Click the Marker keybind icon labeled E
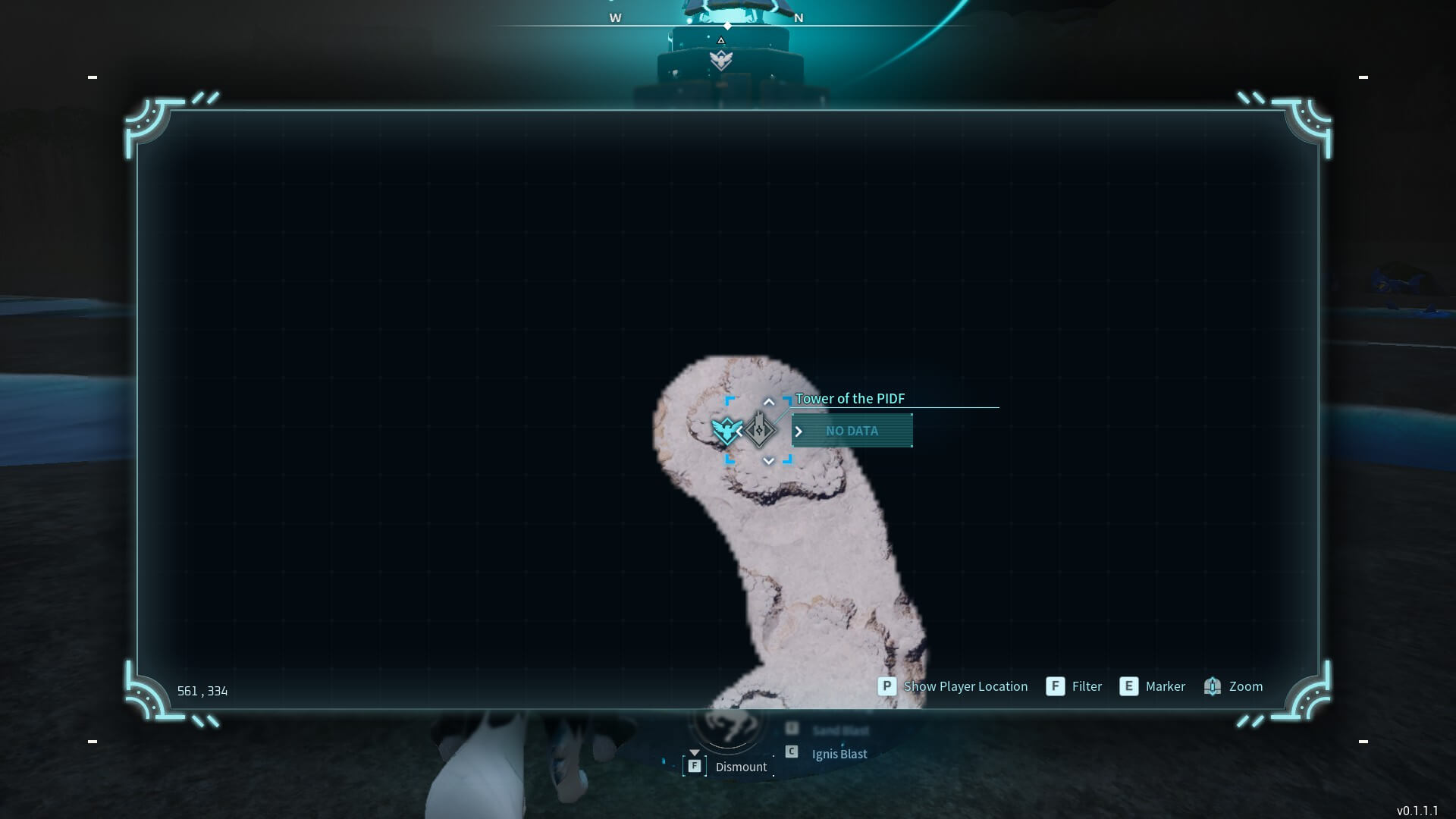Screen dimensions: 1456x819 click(1129, 686)
